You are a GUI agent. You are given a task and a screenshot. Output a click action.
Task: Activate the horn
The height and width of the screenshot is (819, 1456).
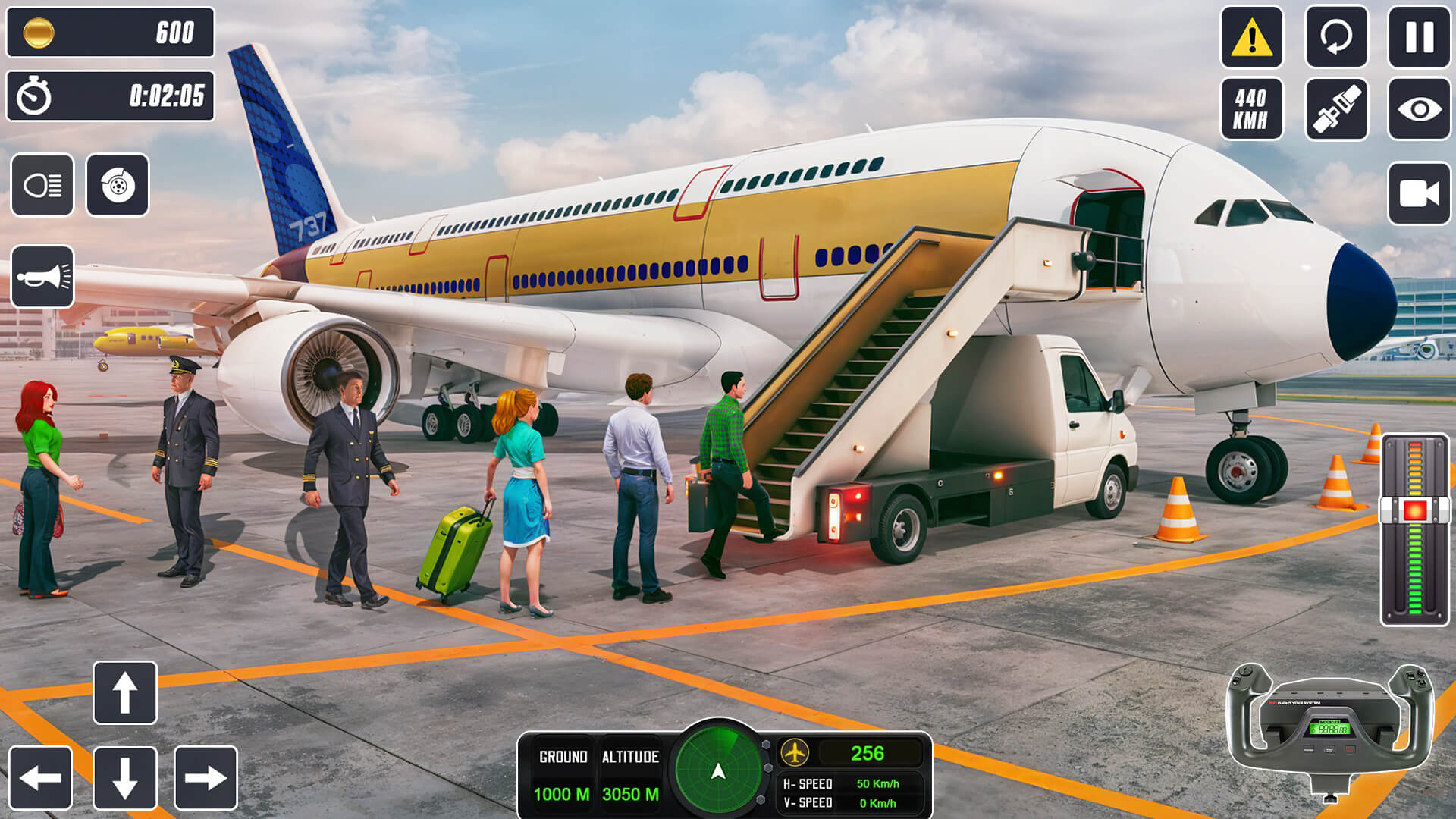point(42,276)
